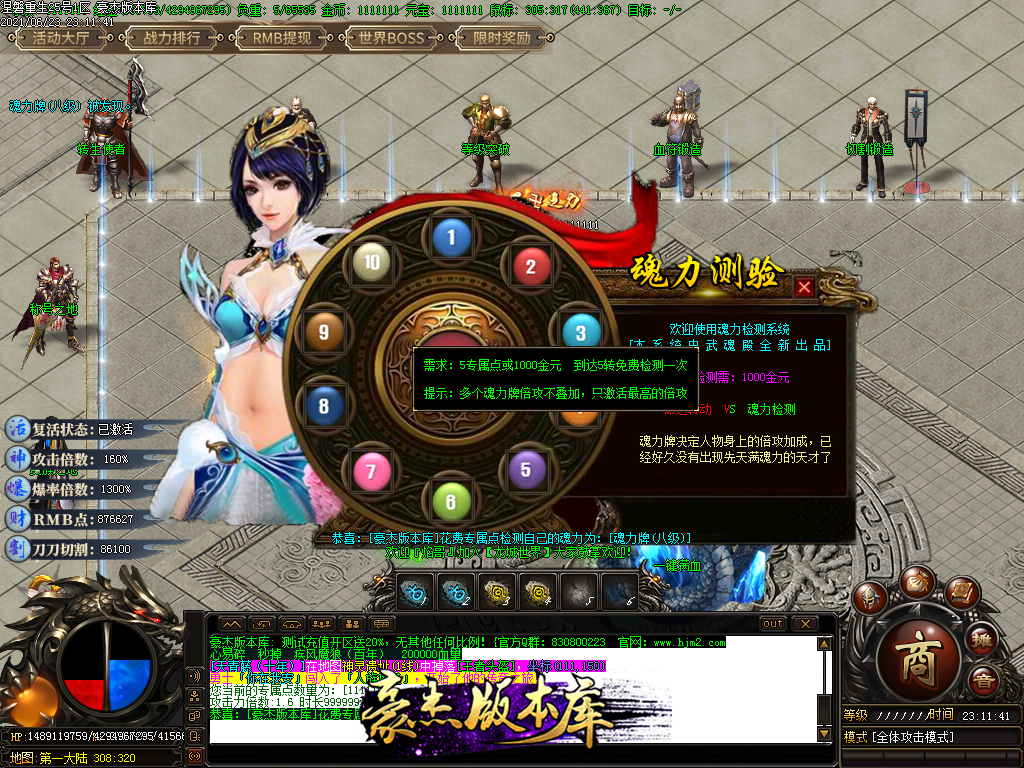Choose the red orb numbered 2
This screenshot has height=768, width=1024.
tap(531, 266)
